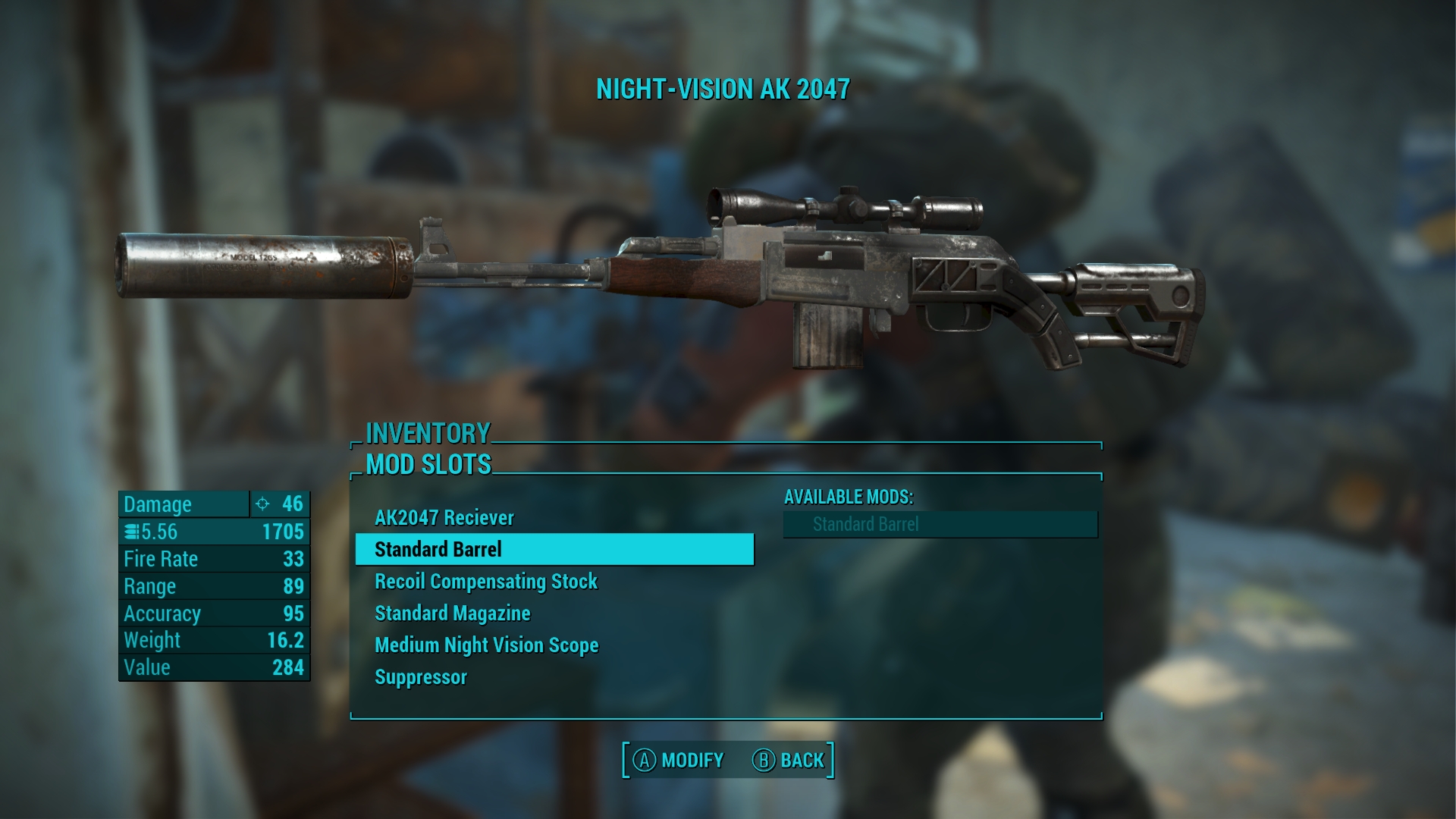Open the Recoil Compensating Stock slot

tap(486, 582)
